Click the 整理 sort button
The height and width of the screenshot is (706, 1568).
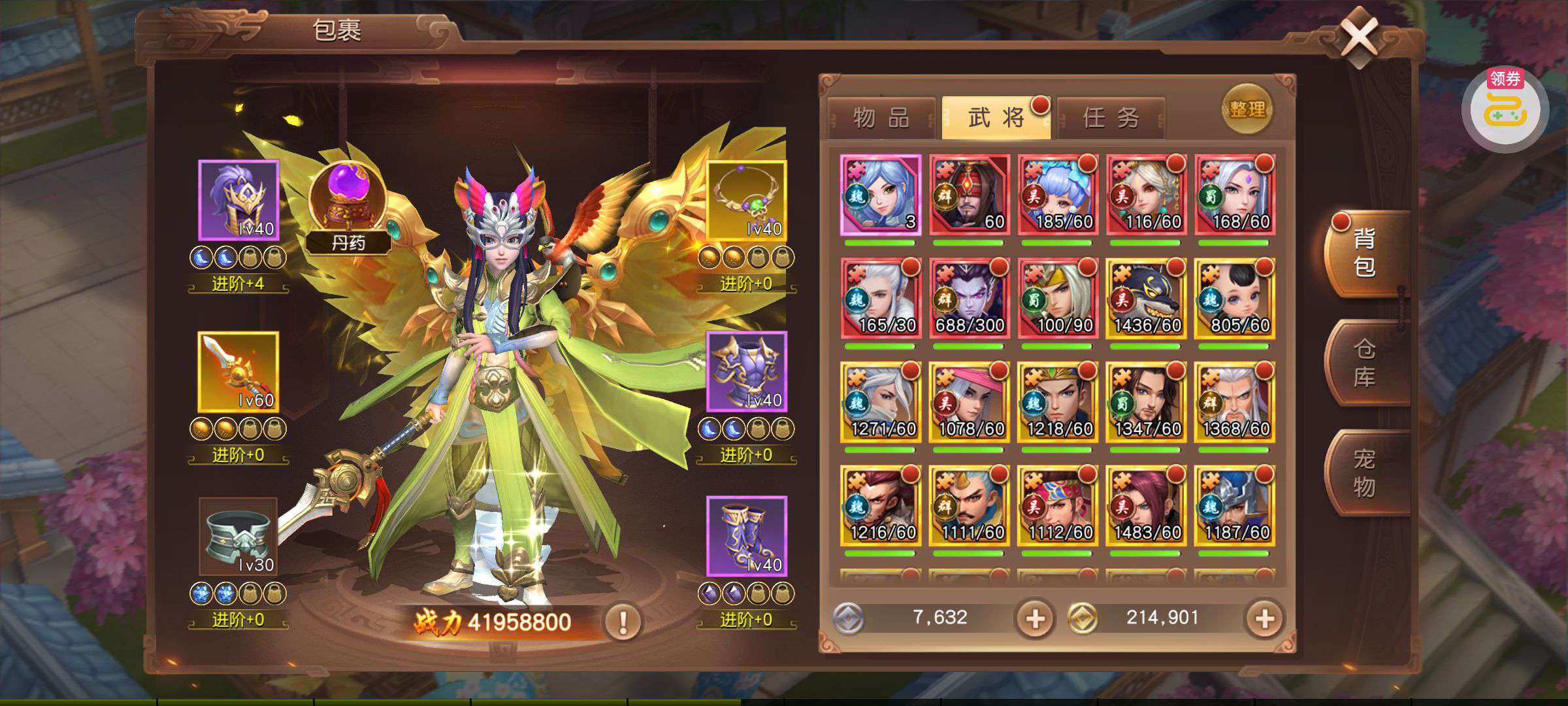click(1247, 109)
